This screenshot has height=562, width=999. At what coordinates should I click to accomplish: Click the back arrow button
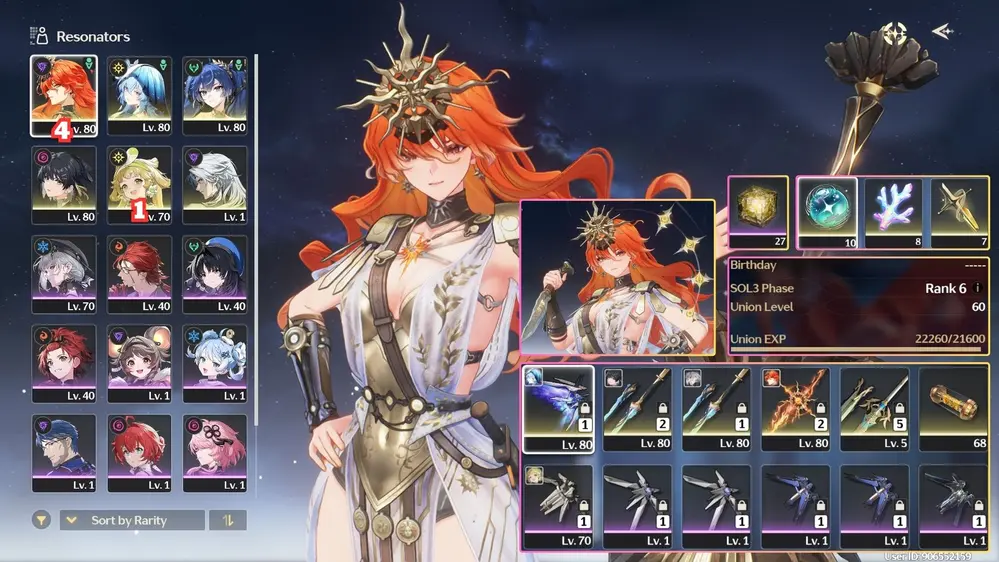pos(941,32)
